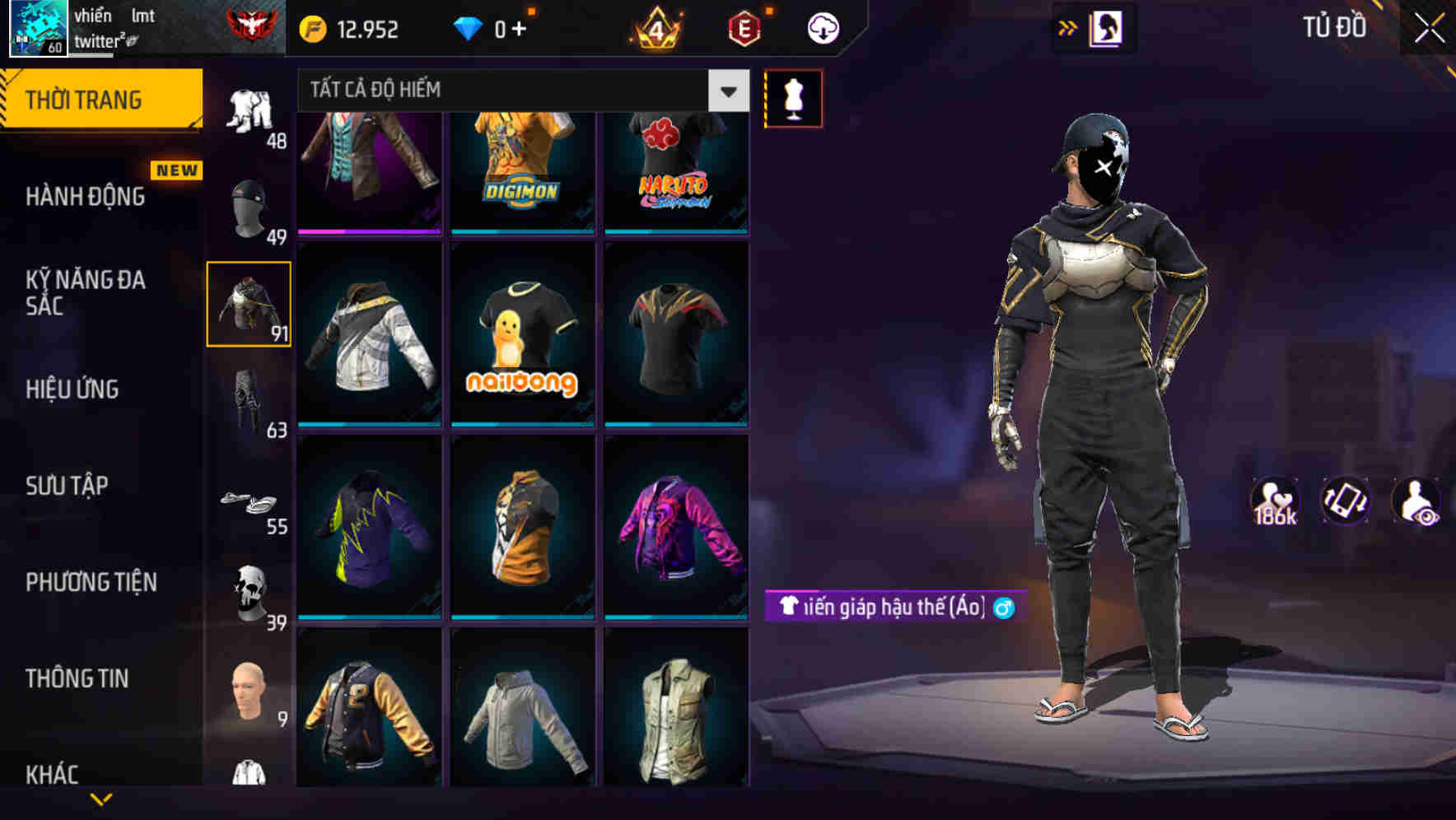The image size is (1456, 820).
Task: Click the double-arrow collapse chevron in top bar
Action: tap(1068, 27)
